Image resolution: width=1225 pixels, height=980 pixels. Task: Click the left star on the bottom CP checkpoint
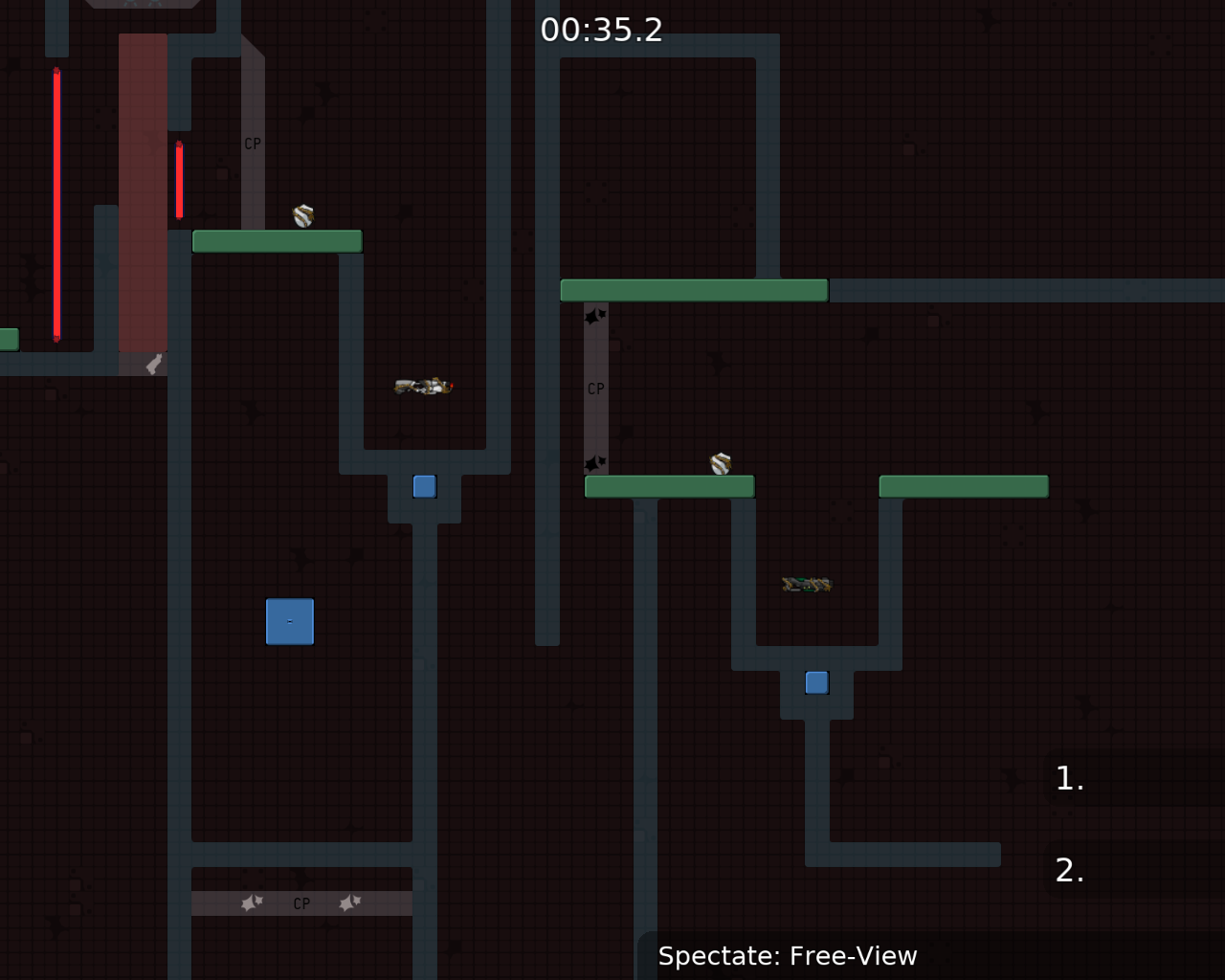coord(252,902)
